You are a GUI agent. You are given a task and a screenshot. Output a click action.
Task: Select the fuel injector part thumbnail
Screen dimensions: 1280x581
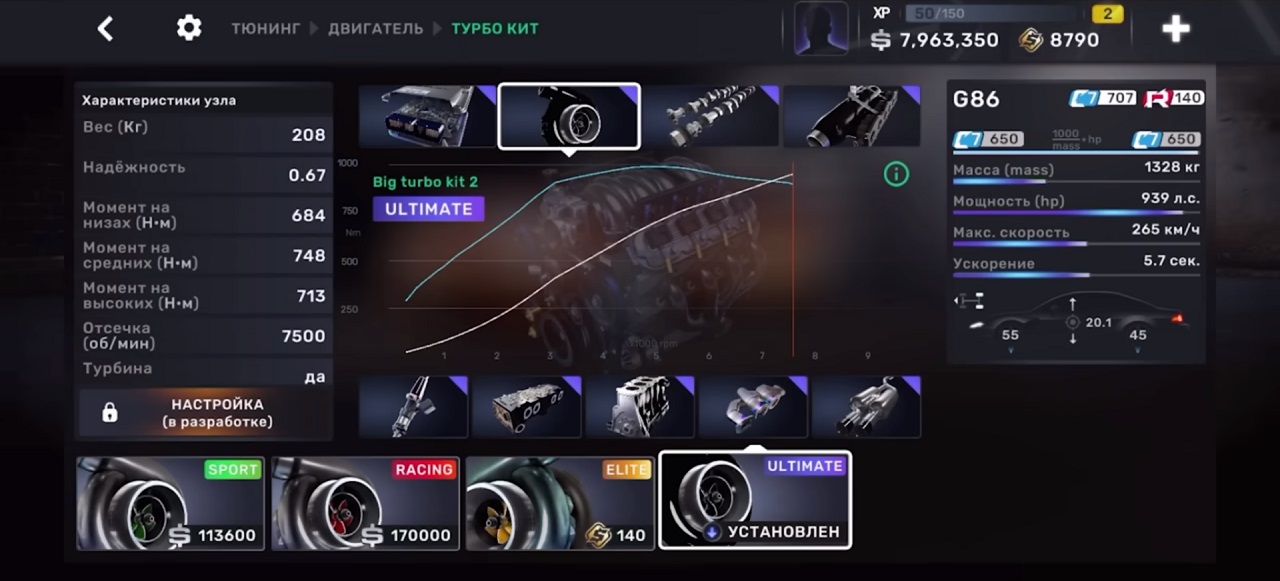click(x=413, y=407)
